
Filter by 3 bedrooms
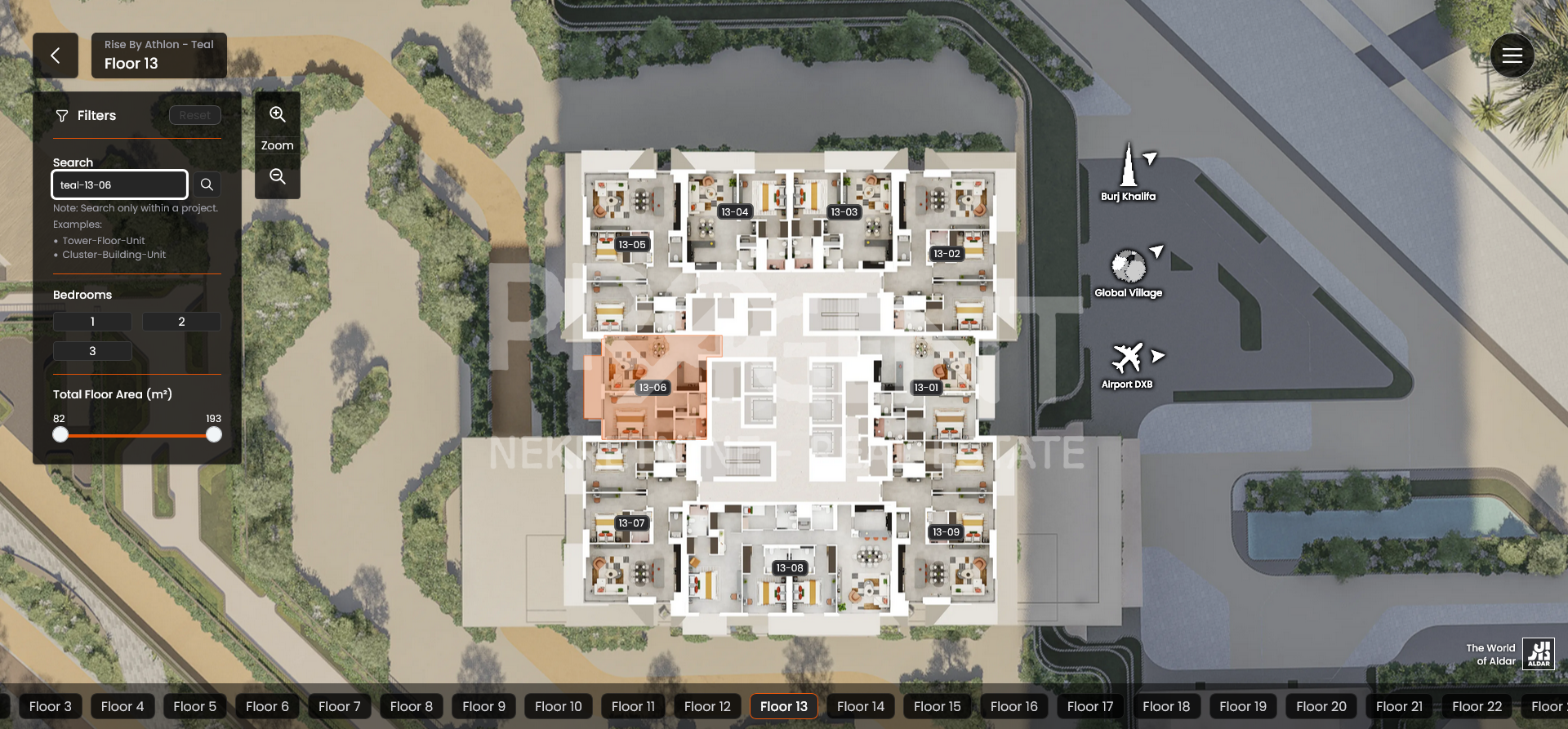(92, 351)
